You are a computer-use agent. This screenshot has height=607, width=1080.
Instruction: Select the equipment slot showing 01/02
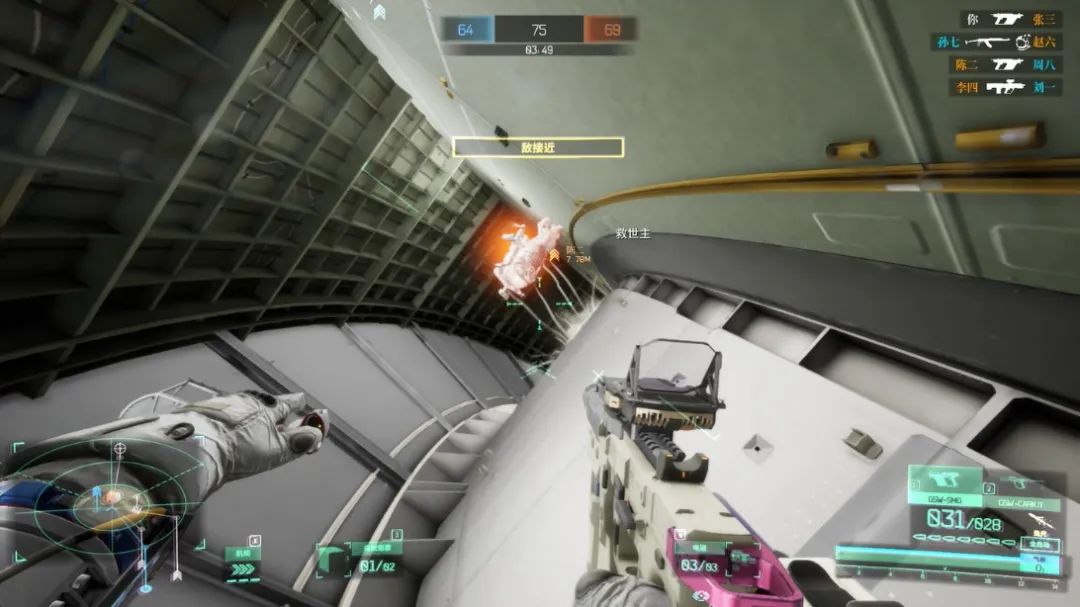click(361, 562)
